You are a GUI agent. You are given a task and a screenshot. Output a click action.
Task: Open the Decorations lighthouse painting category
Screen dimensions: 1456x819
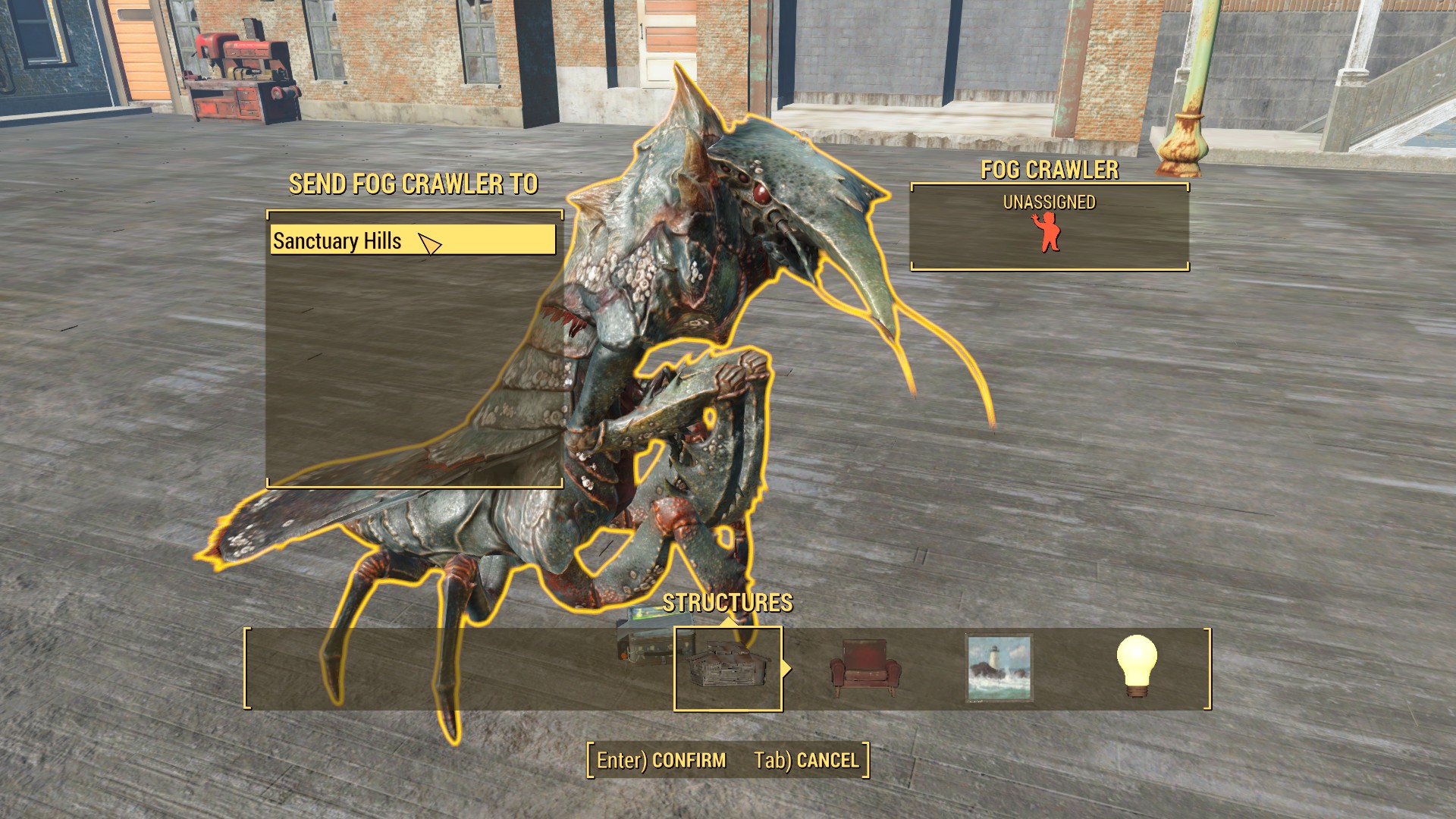point(999,668)
